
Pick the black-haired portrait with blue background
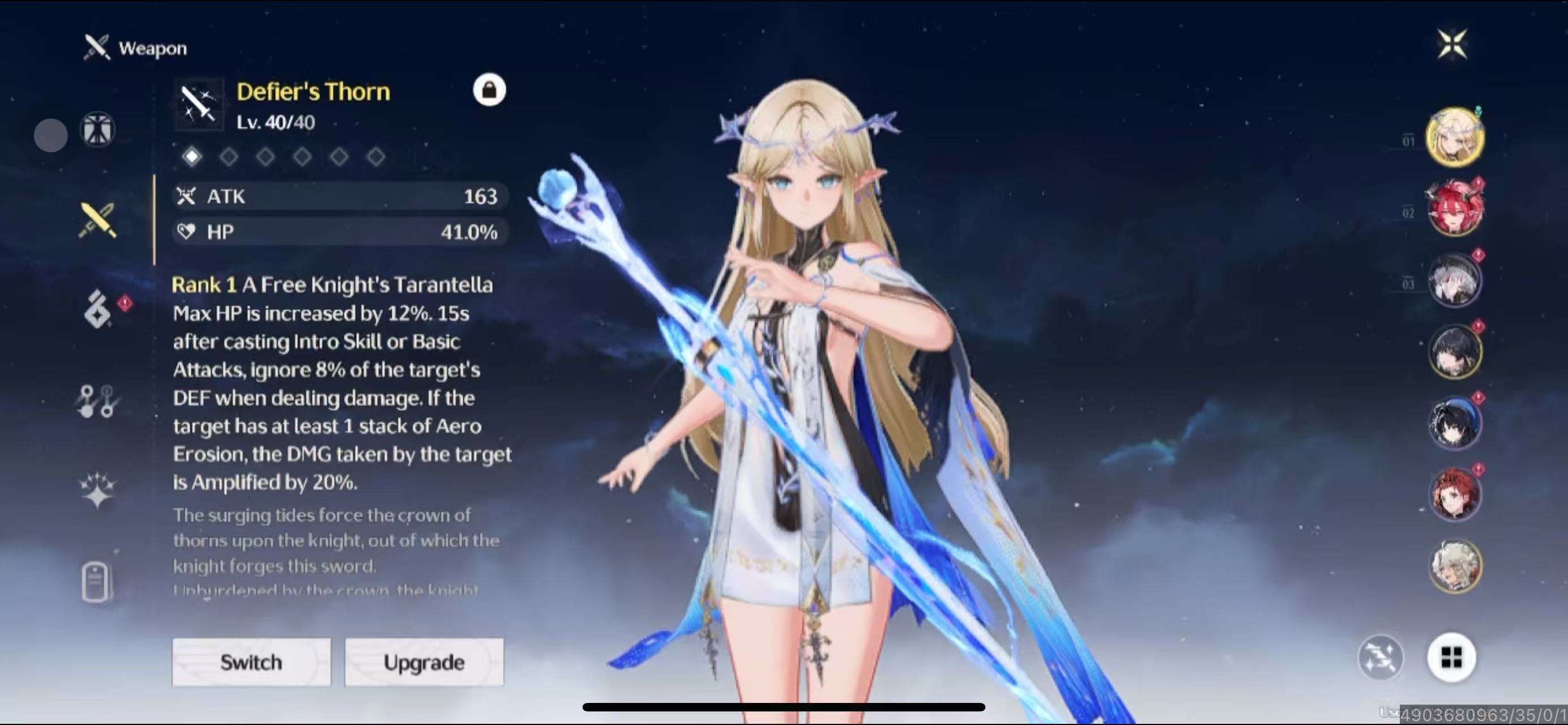pyautogui.click(x=1455, y=423)
